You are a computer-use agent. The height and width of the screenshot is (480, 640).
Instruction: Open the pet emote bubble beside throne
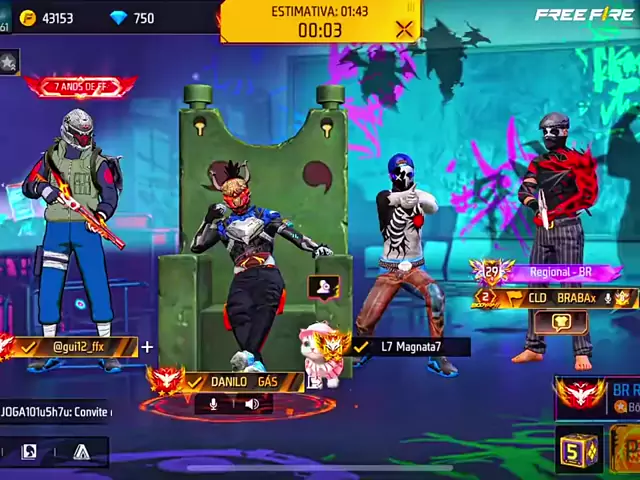tap(322, 288)
